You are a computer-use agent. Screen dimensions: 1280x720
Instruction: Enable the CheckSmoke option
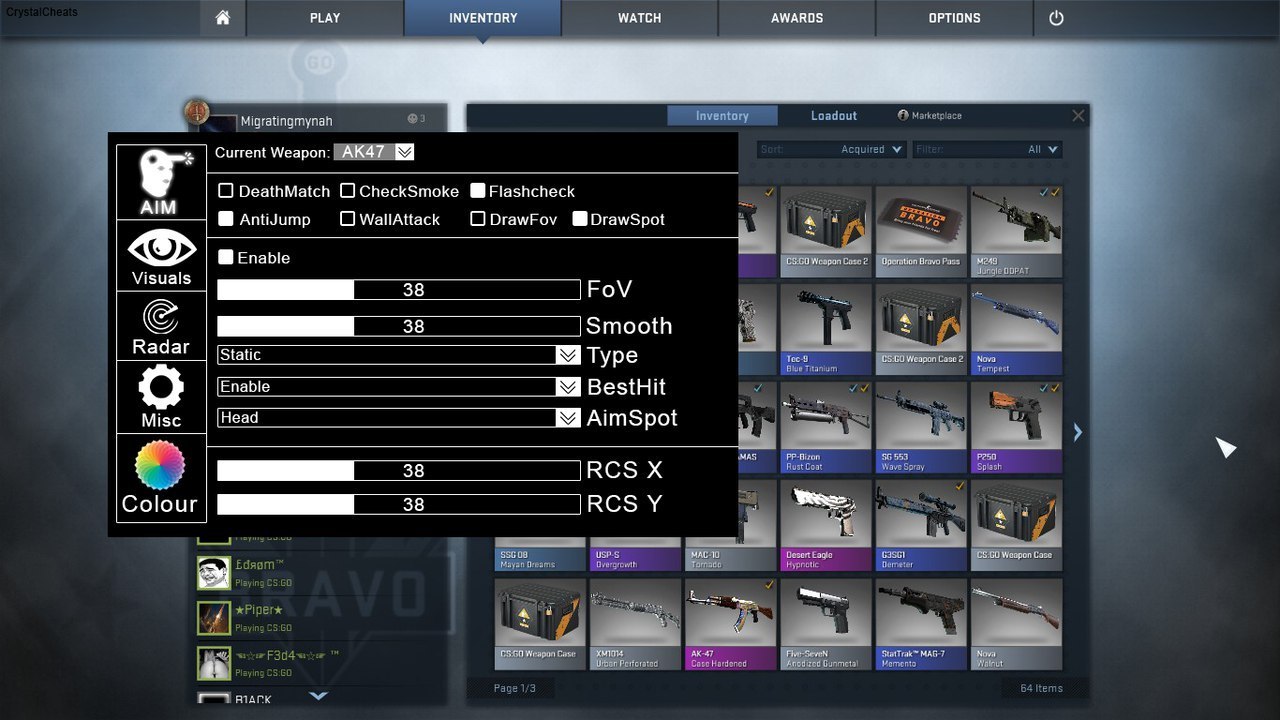[347, 191]
